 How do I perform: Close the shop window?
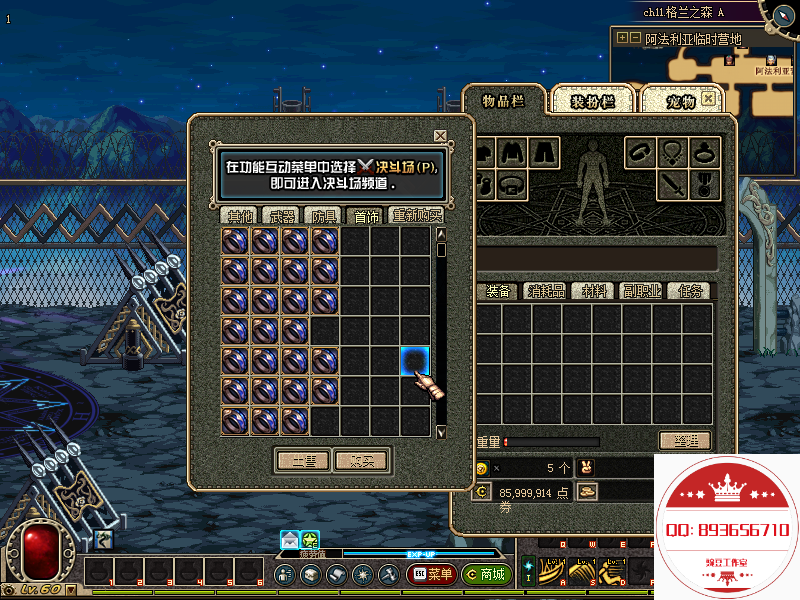coord(440,136)
